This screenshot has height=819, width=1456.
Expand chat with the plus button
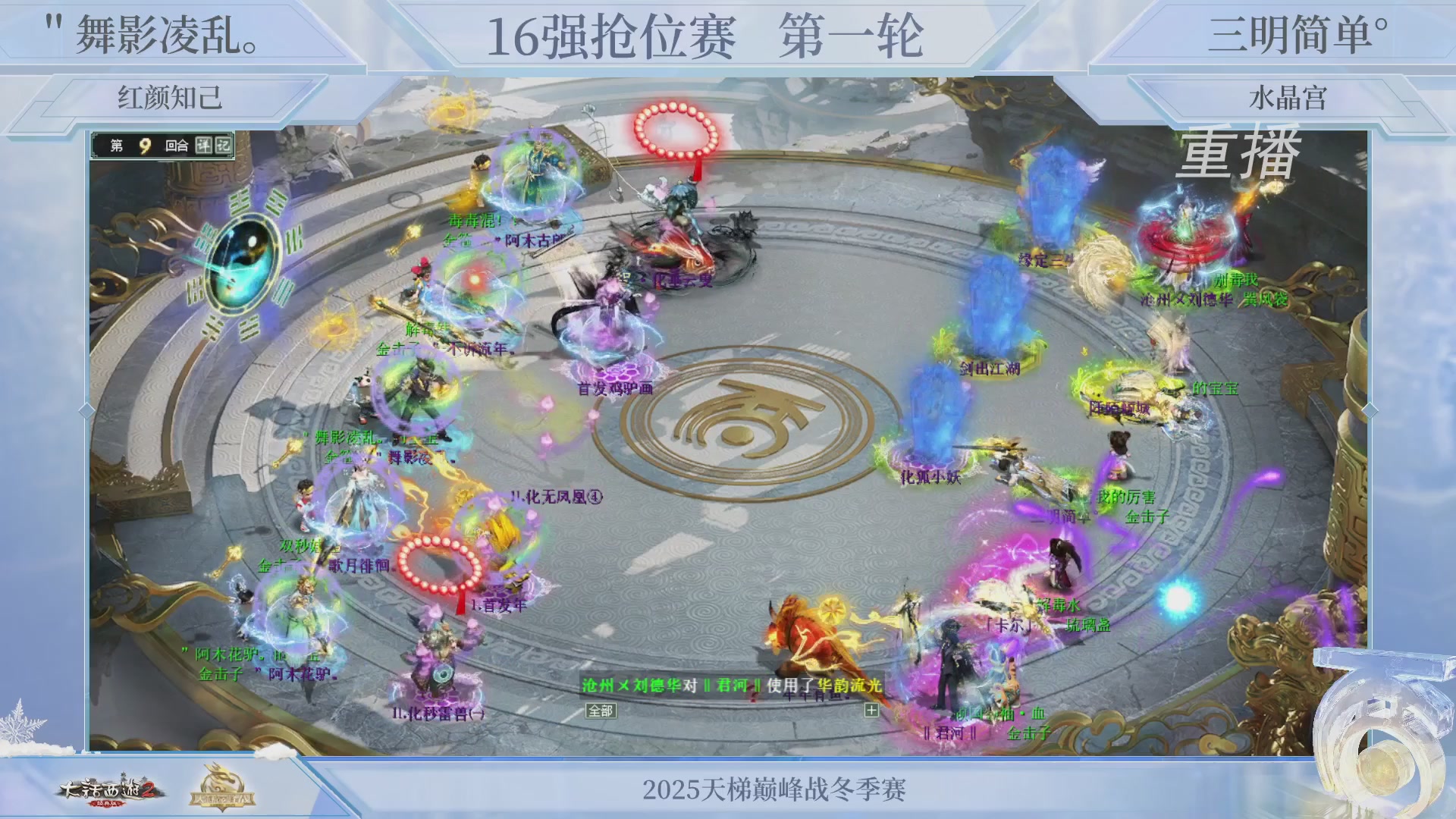[x=872, y=711]
